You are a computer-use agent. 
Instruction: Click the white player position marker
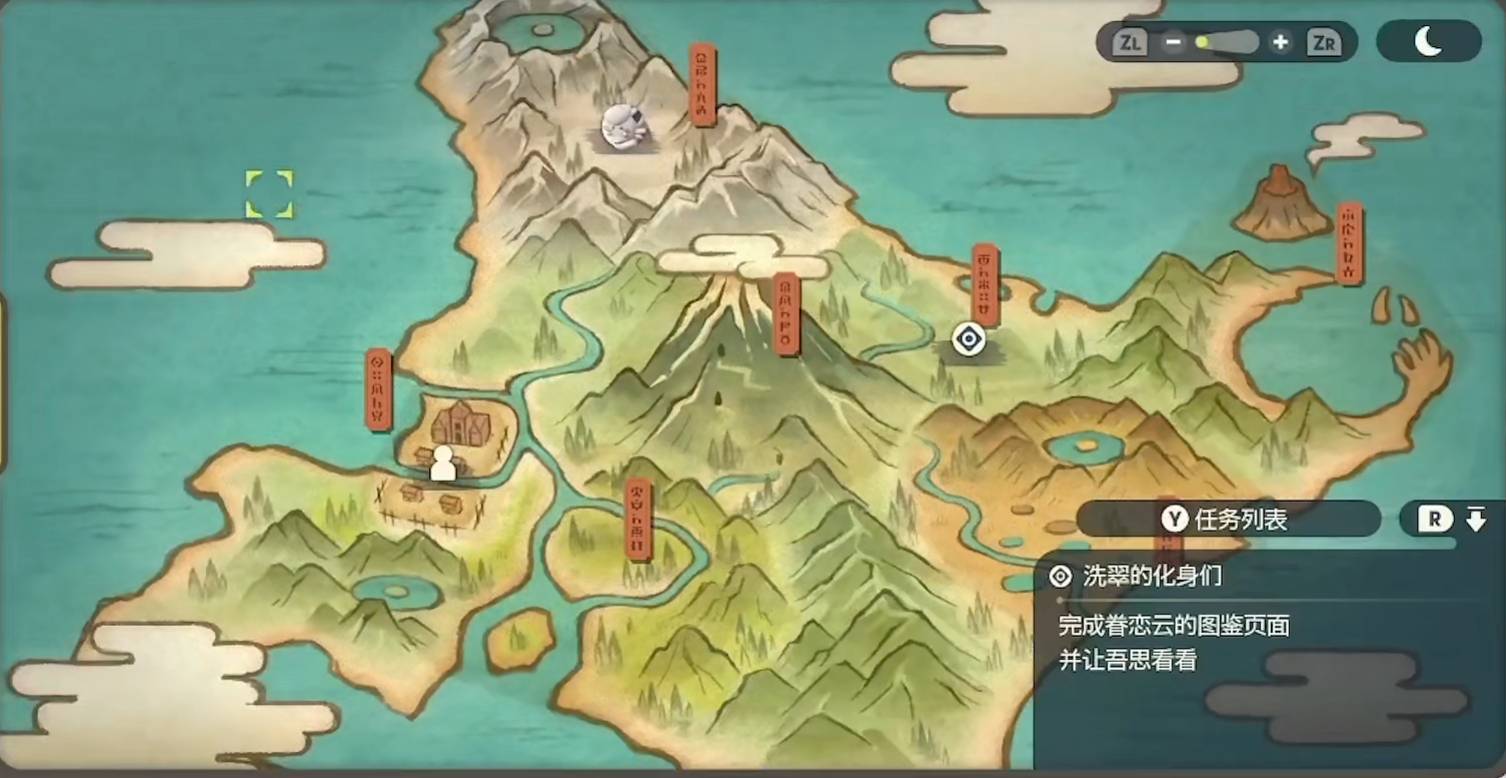tap(443, 463)
